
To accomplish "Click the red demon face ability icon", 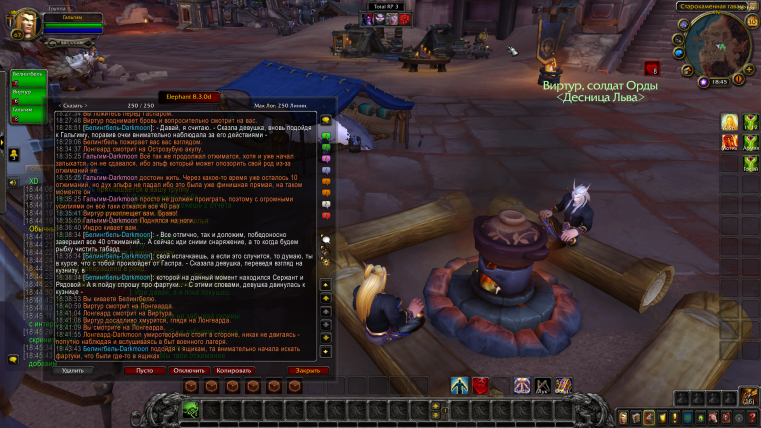I will pyautogui.click(x=481, y=385).
